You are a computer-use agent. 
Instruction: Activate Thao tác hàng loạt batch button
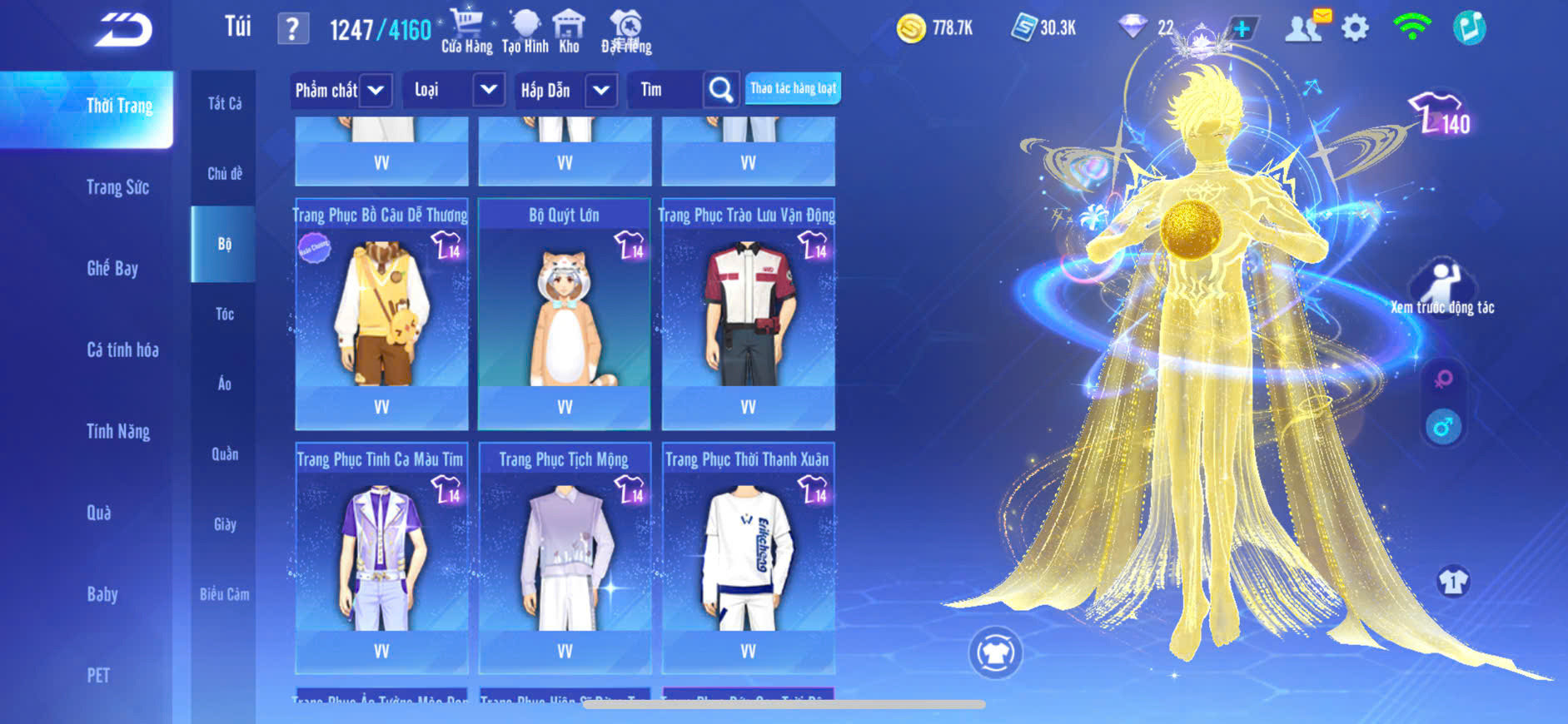pyautogui.click(x=793, y=88)
